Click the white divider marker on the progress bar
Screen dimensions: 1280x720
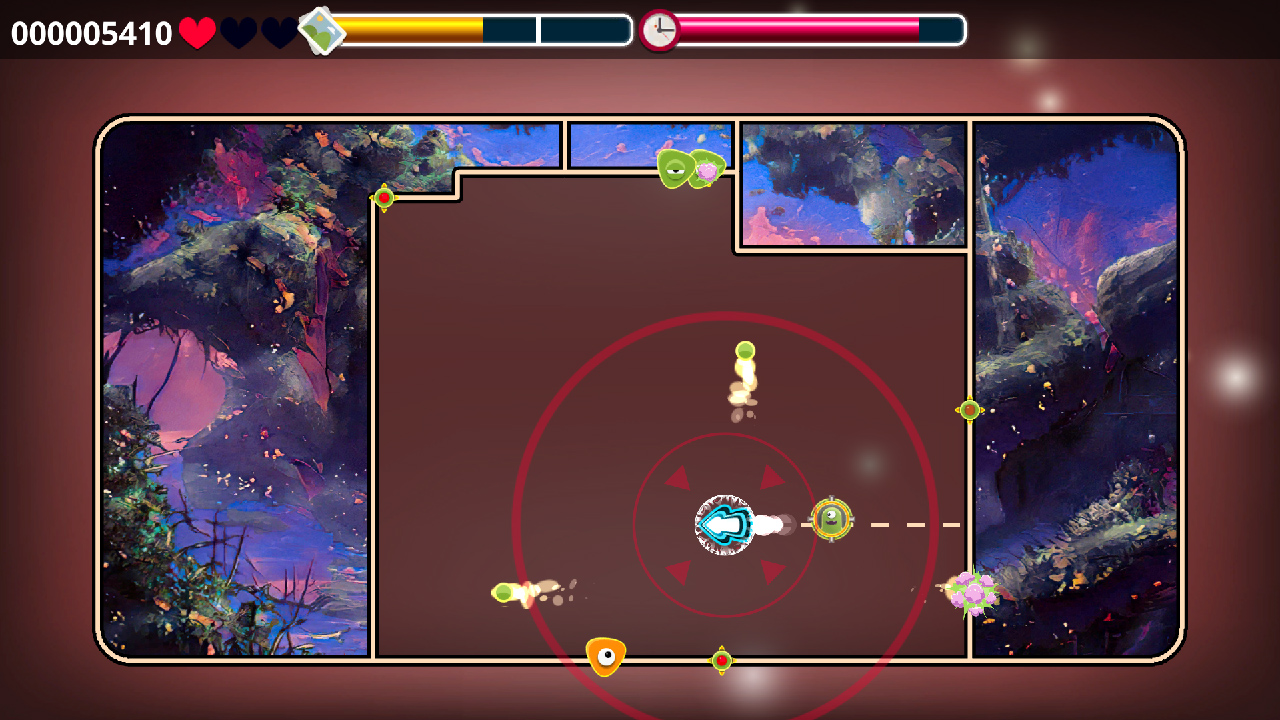coord(540,30)
